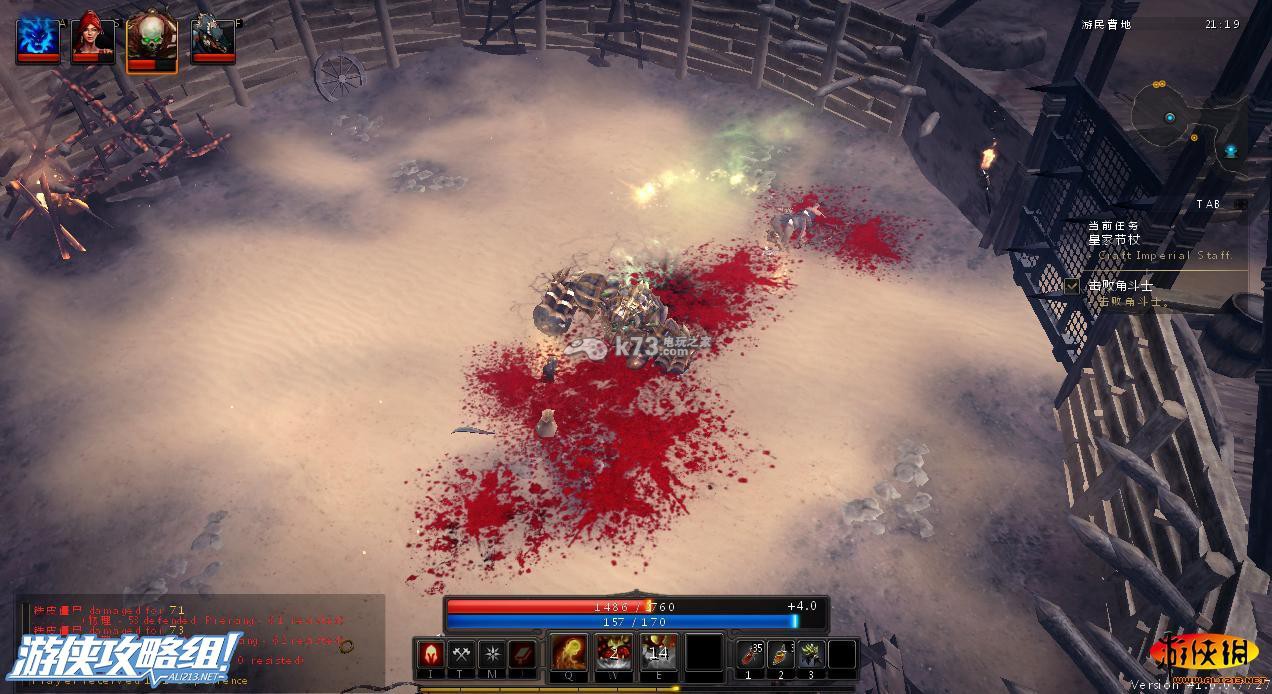Activate the W skill showing cooldown 2
The image size is (1272, 694).
(613, 653)
